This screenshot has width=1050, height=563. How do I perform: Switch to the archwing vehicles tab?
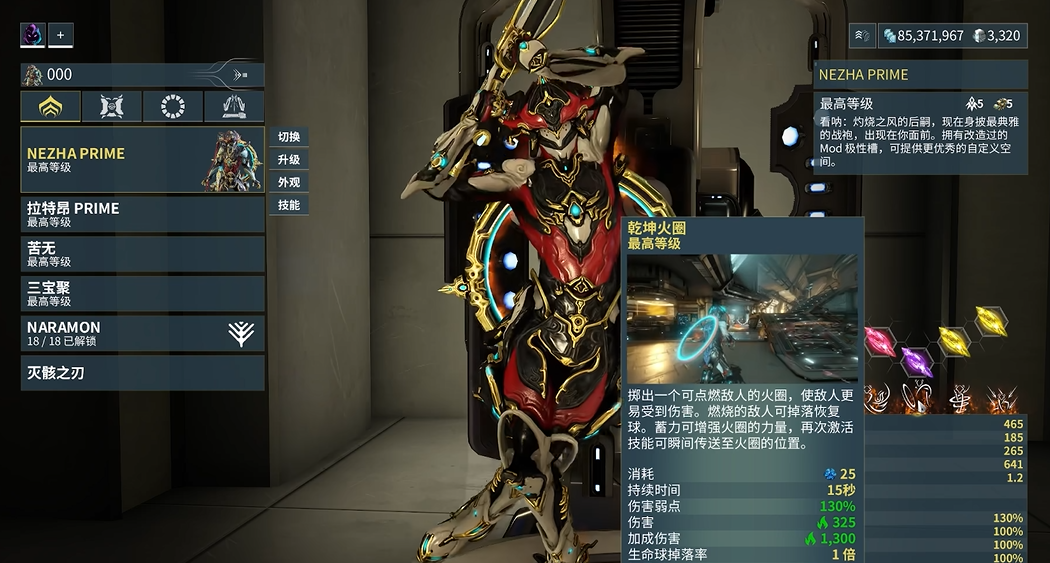point(233,107)
